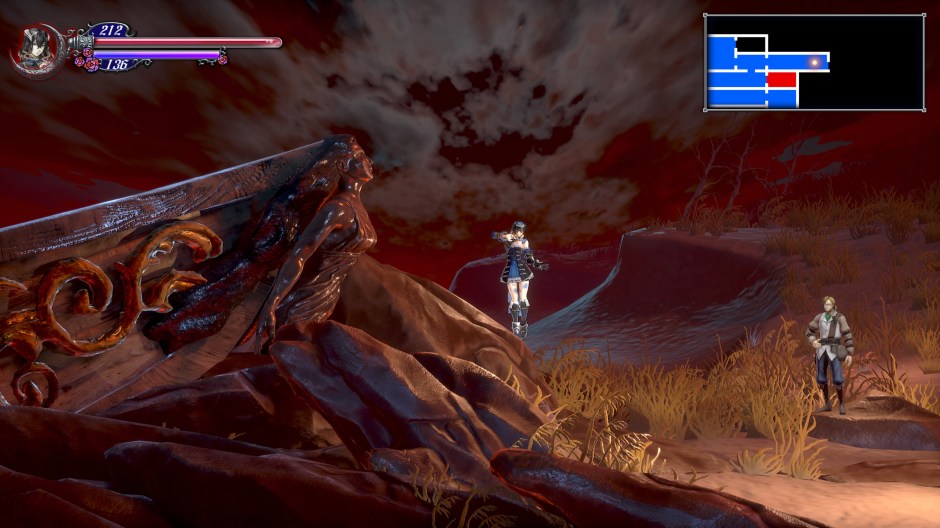
Task: Select the red room on the minimap
Action: pyautogui.click(x=782, y=79)
